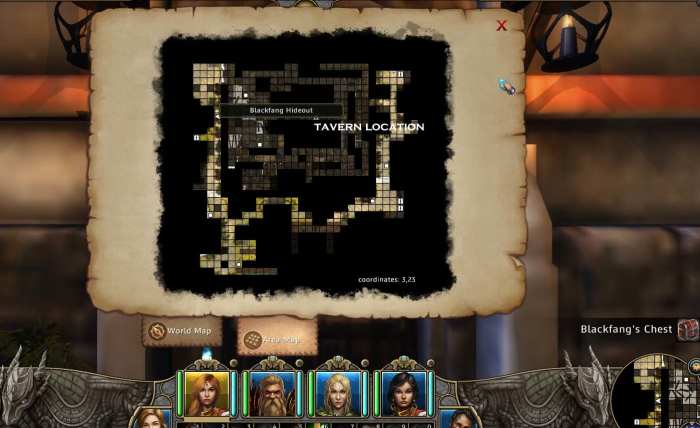This screenshot has width=700, height=428.
Task: Switch to the Area Map view
Action: pyautogui.click(x=277, y=340)
